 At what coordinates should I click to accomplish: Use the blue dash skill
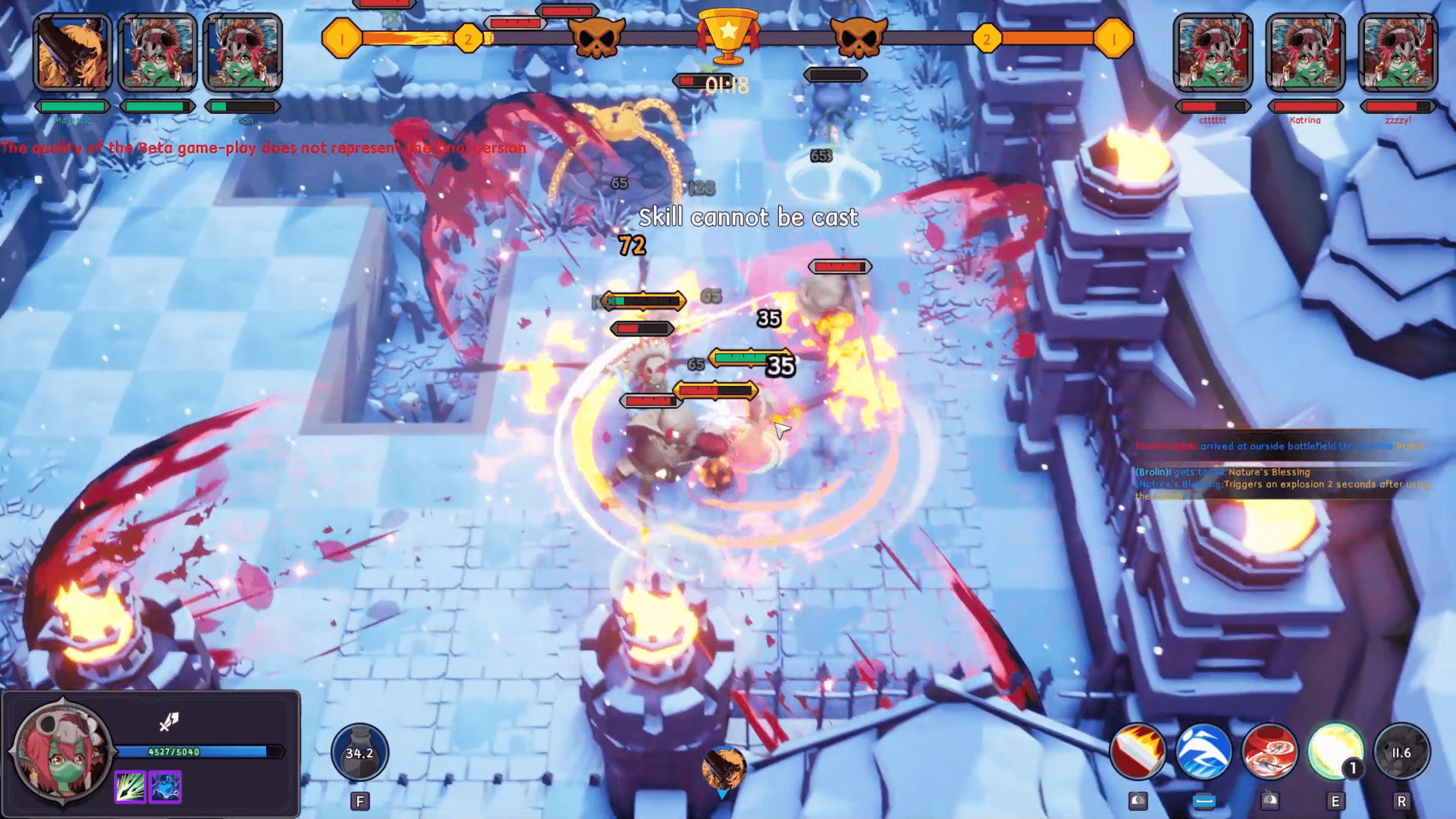1203,752
